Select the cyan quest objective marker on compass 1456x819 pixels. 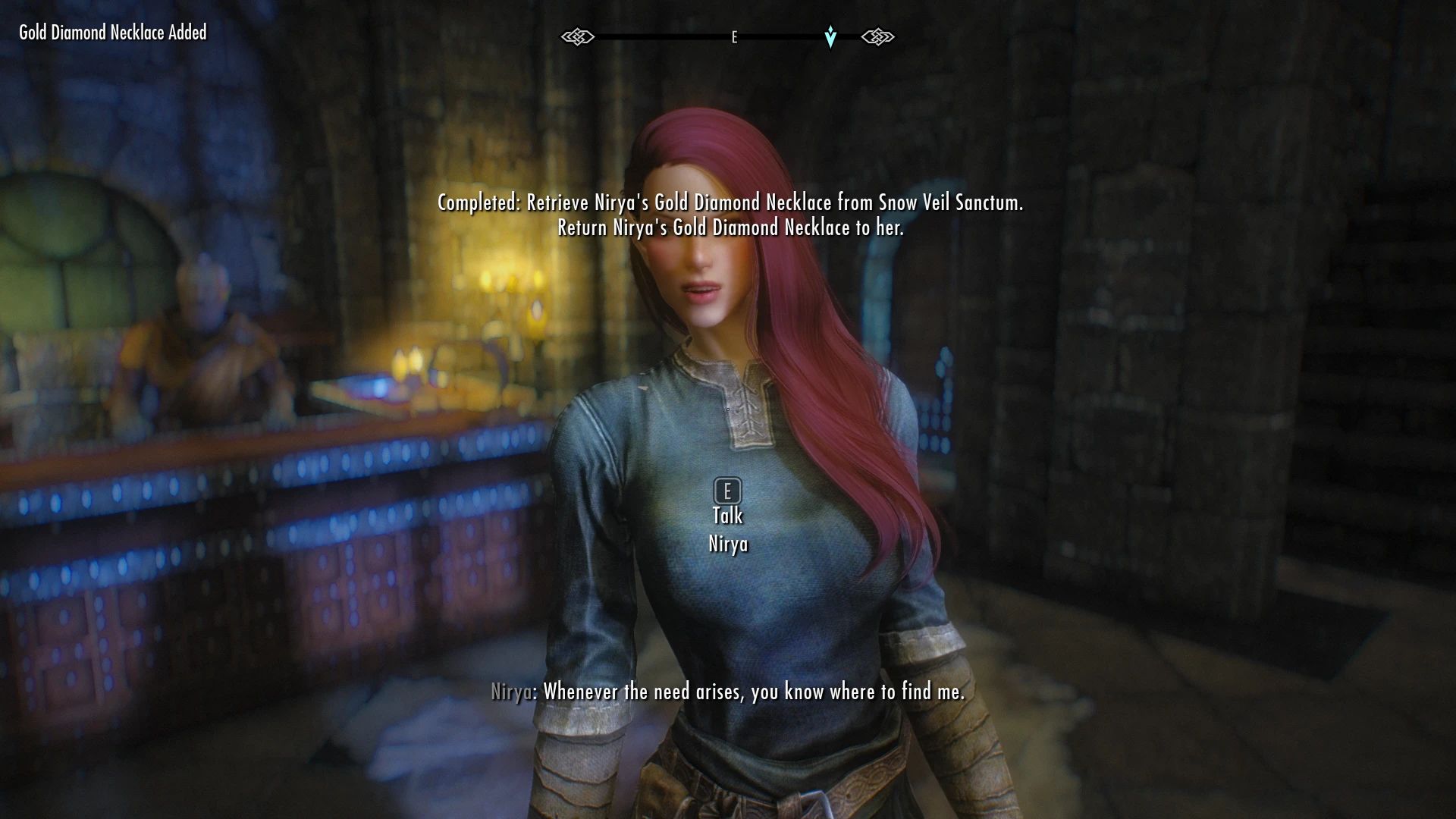click(x=830, y=36)
